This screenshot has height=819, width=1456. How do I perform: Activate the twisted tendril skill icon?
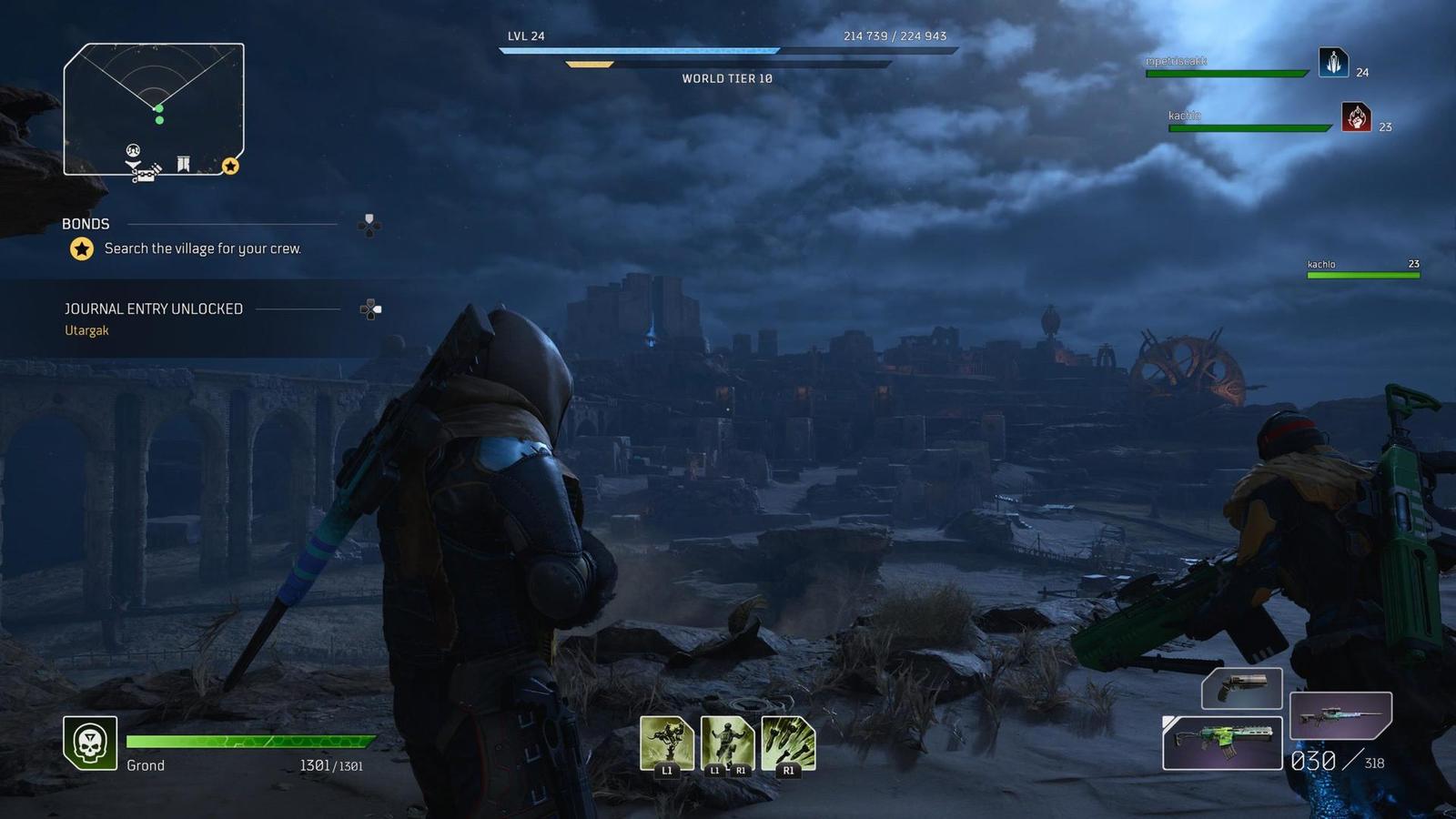(666, 743)
